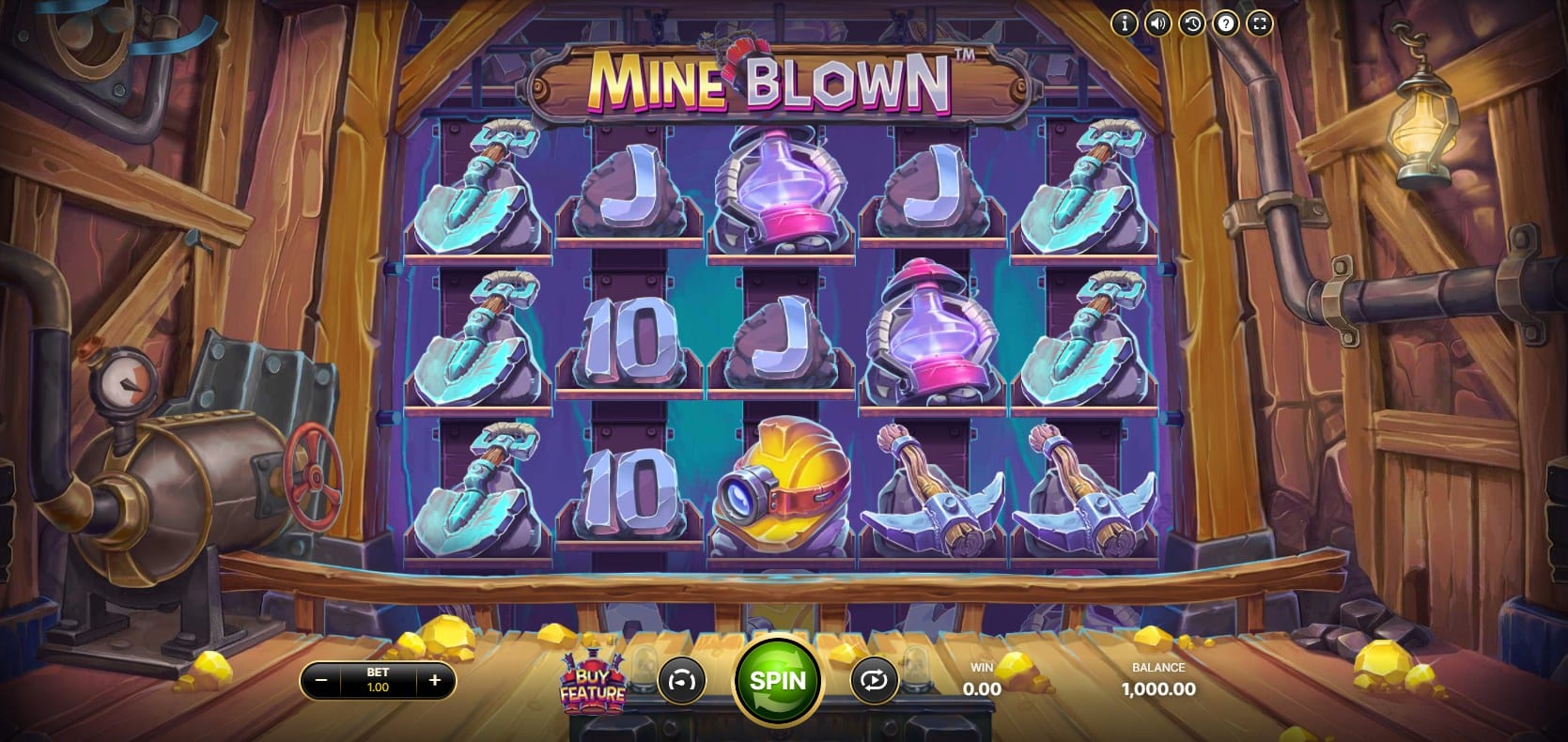The width and height of the screenshot is (1568, 742).
Task: Open the game info paytable icon
Action: click(1125, 23)
